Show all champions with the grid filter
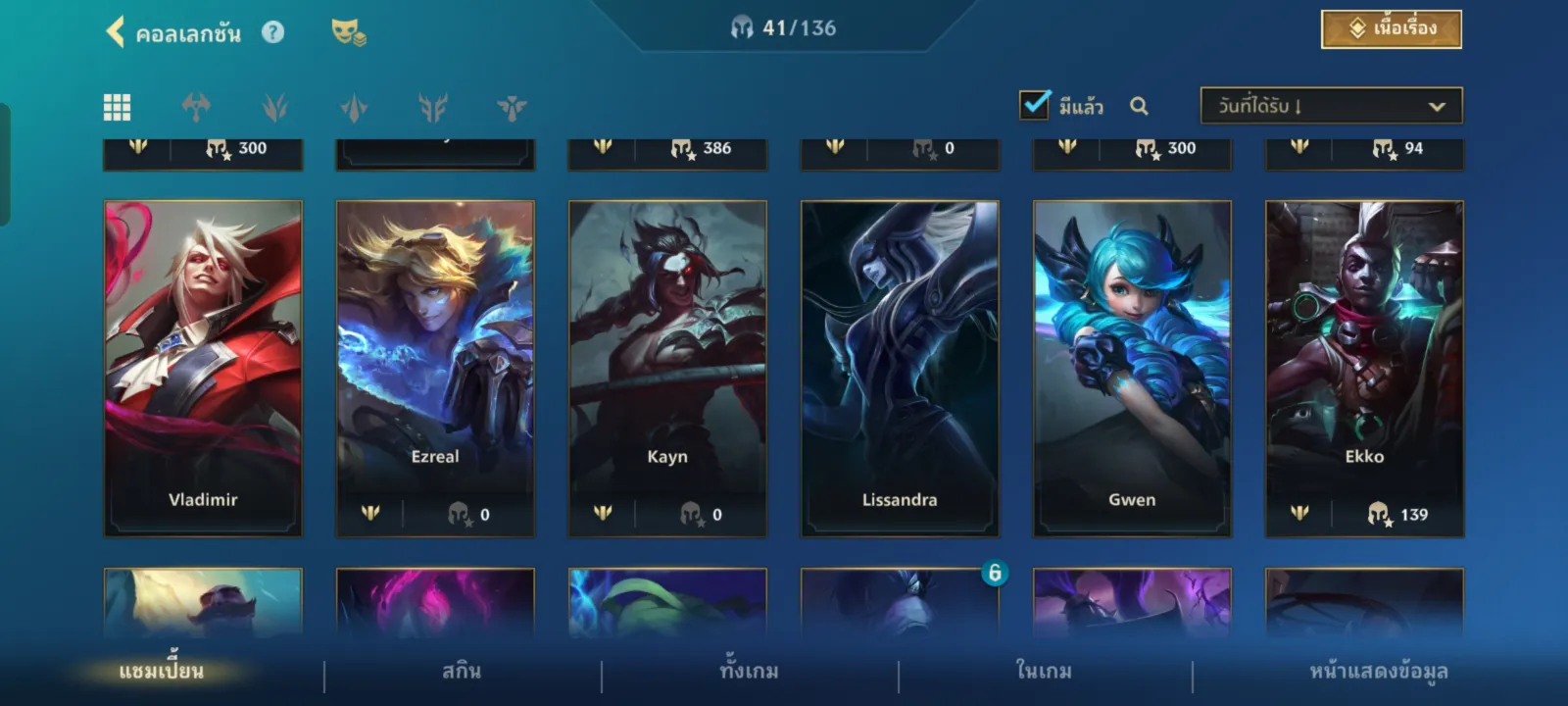Image resolution: width=1568 pixels, height=706 pixels. pos(117,107)
